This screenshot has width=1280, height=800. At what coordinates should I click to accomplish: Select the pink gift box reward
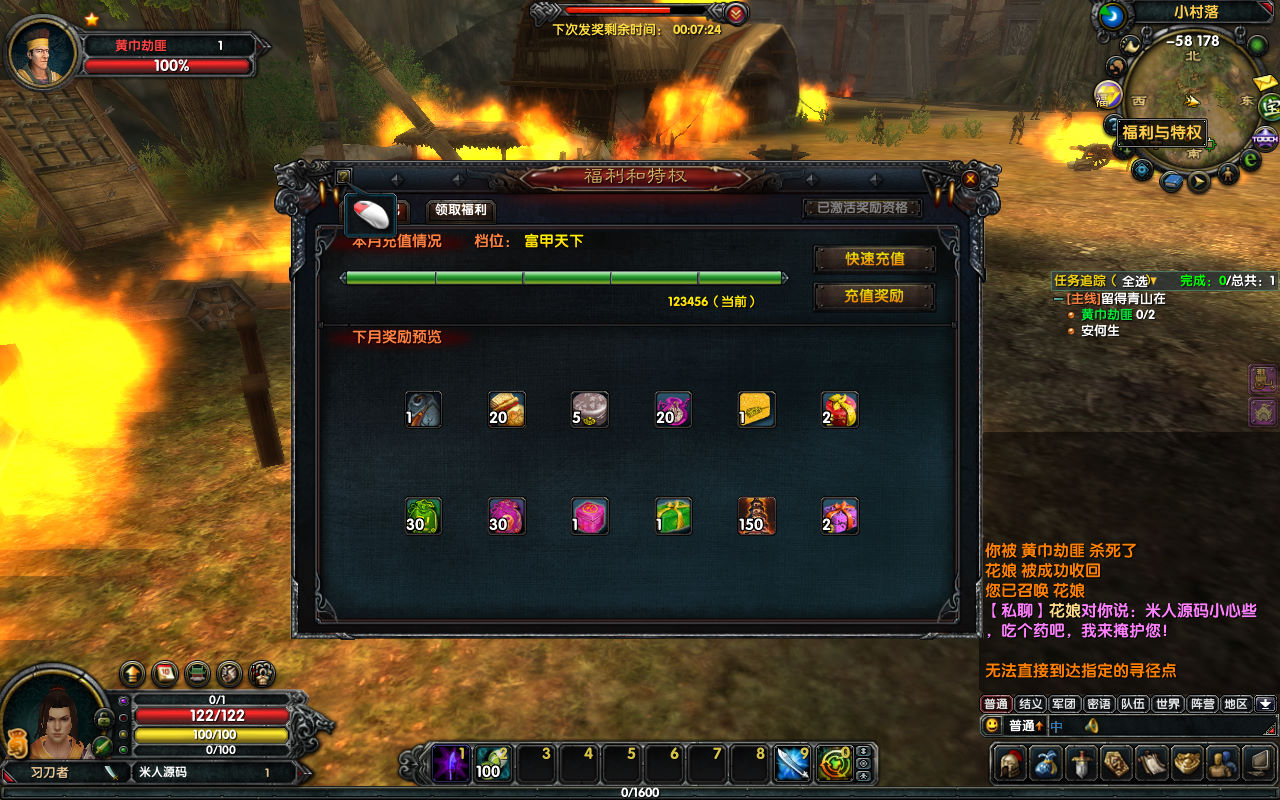pyautogui.click(x=590, y=516)
